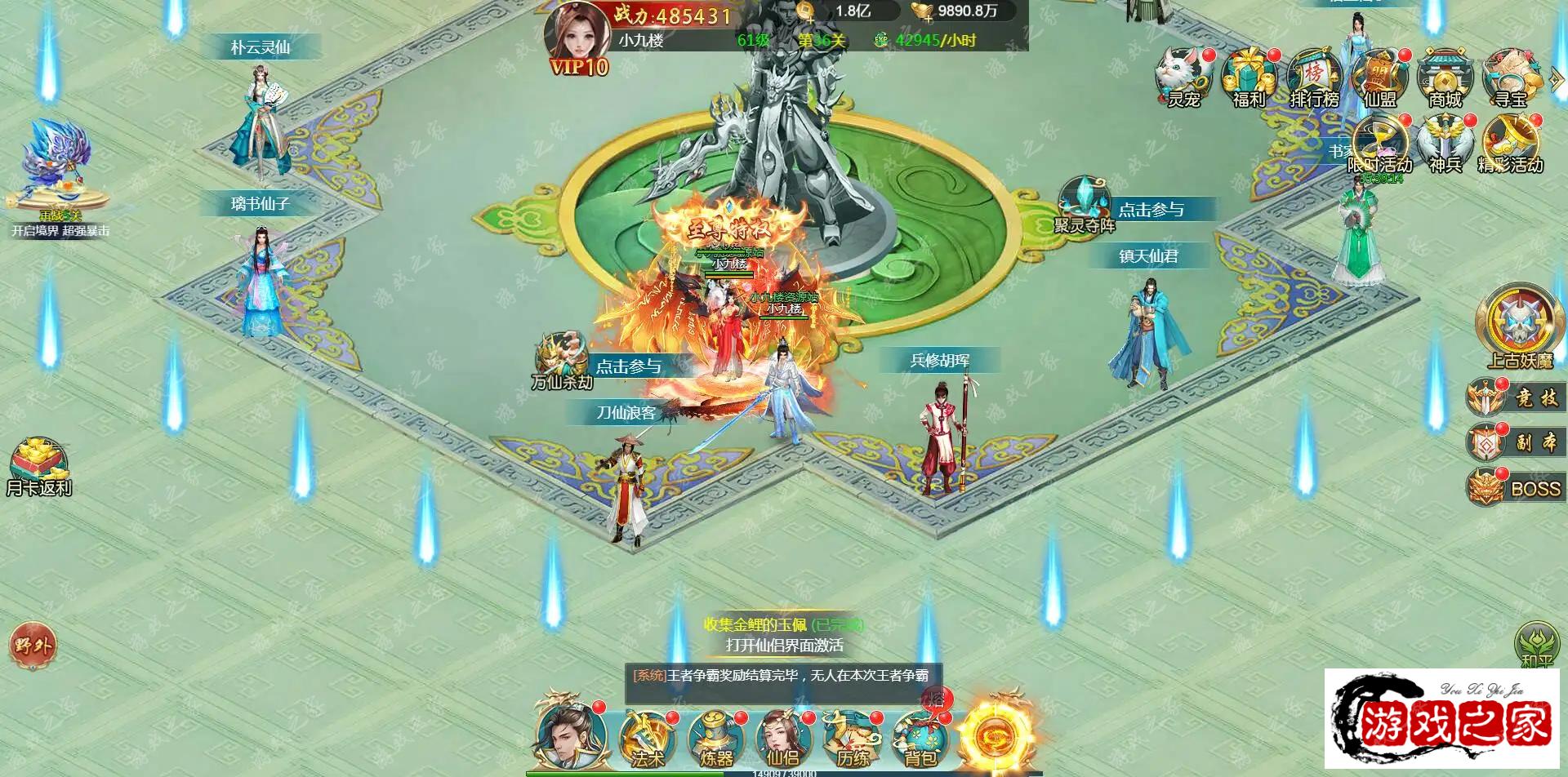This screenshot has width=1568, height=777.
Task: Open the BOSS menu
Action: tap(1517, 488)
